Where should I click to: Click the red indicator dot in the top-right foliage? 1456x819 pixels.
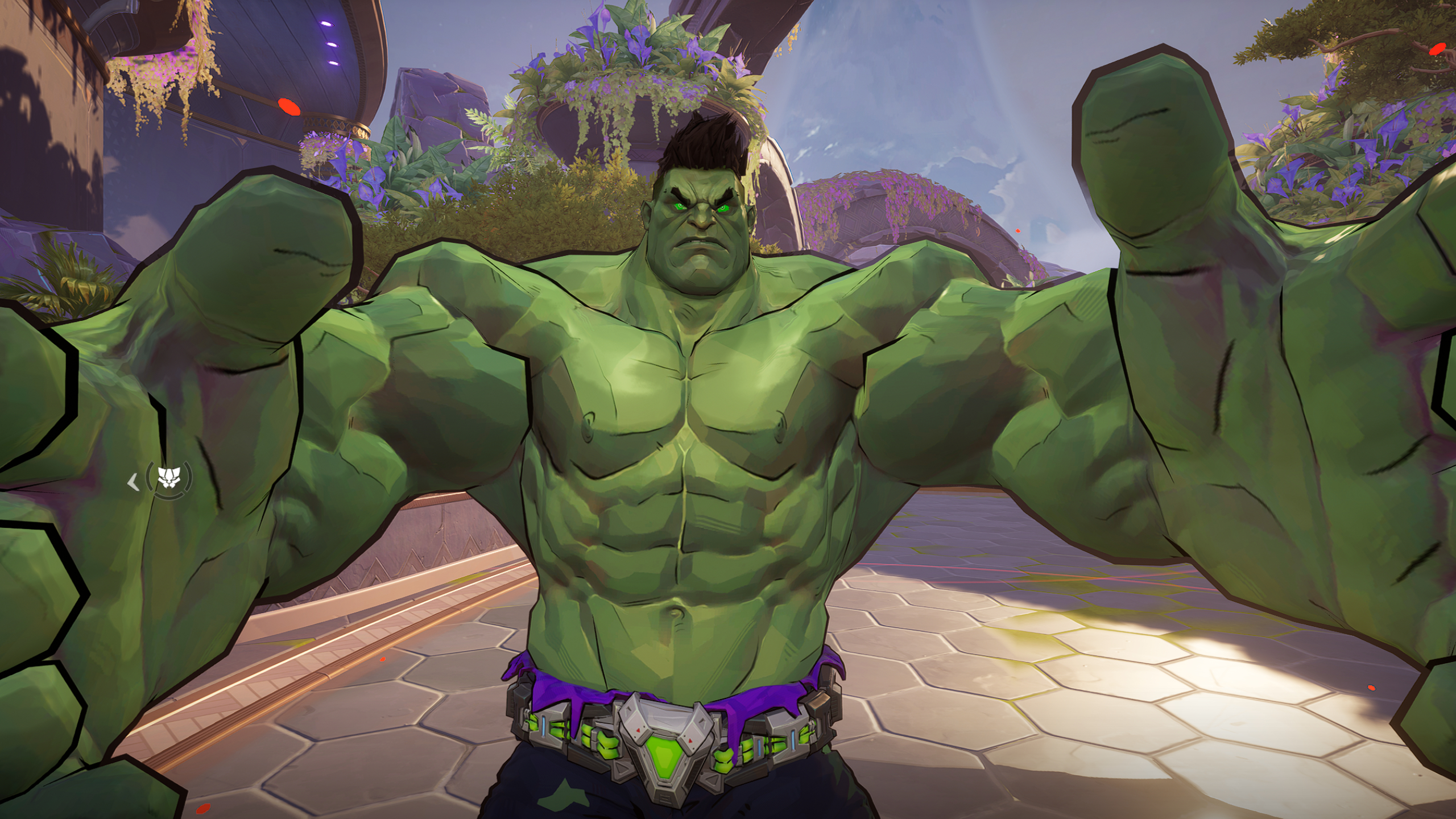[x=1438, y=49]
